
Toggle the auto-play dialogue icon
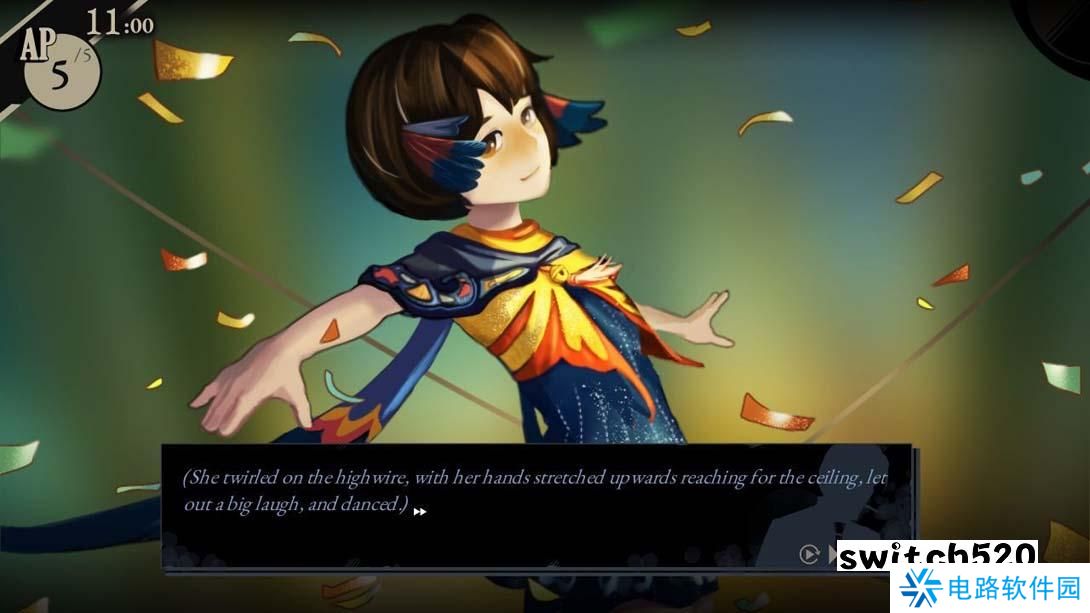pyautogui.click(x=809, y=553)
